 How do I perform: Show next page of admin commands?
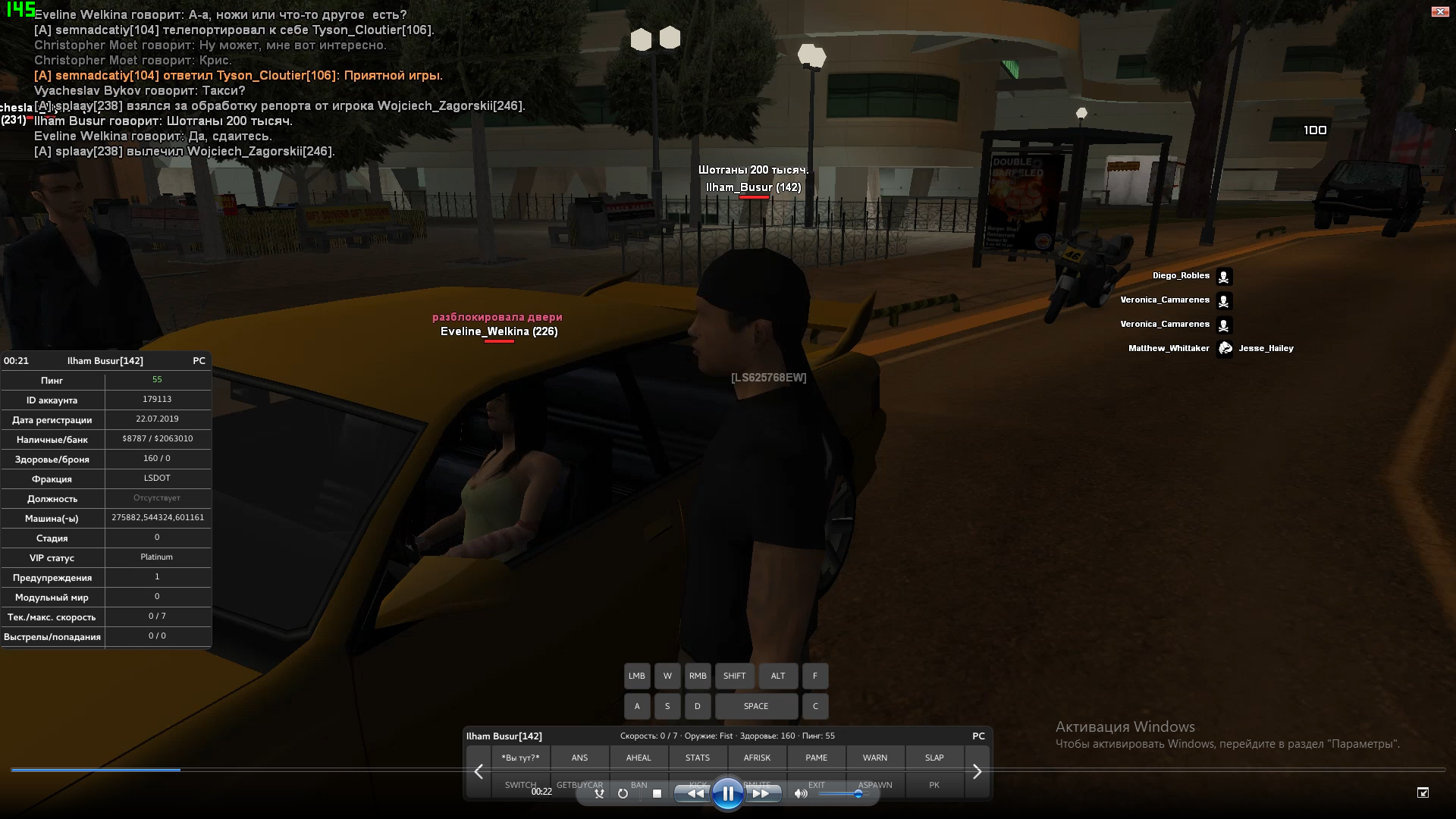pos(977,772)
